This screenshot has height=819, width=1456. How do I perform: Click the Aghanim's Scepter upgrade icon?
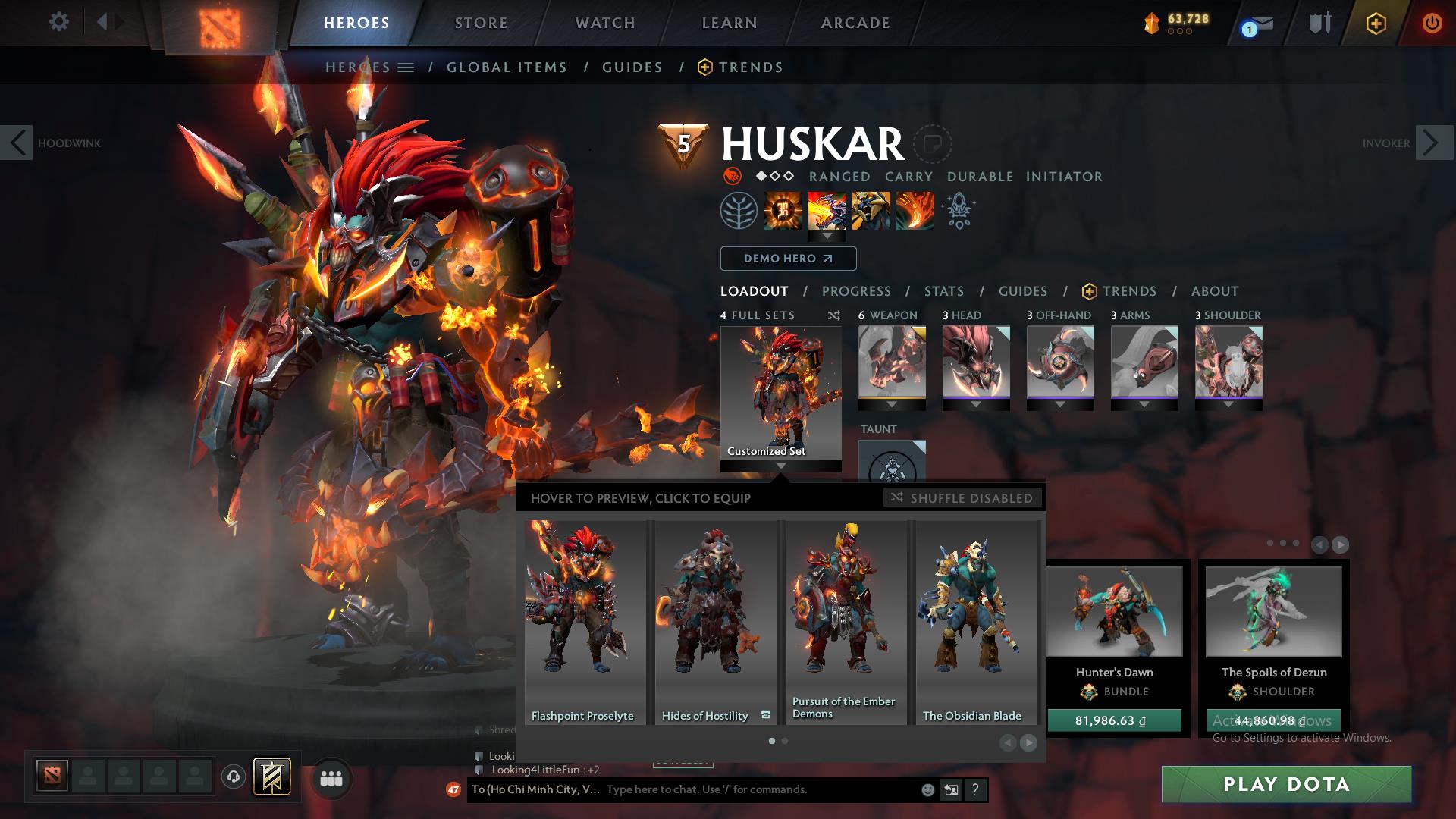point(958,212)
